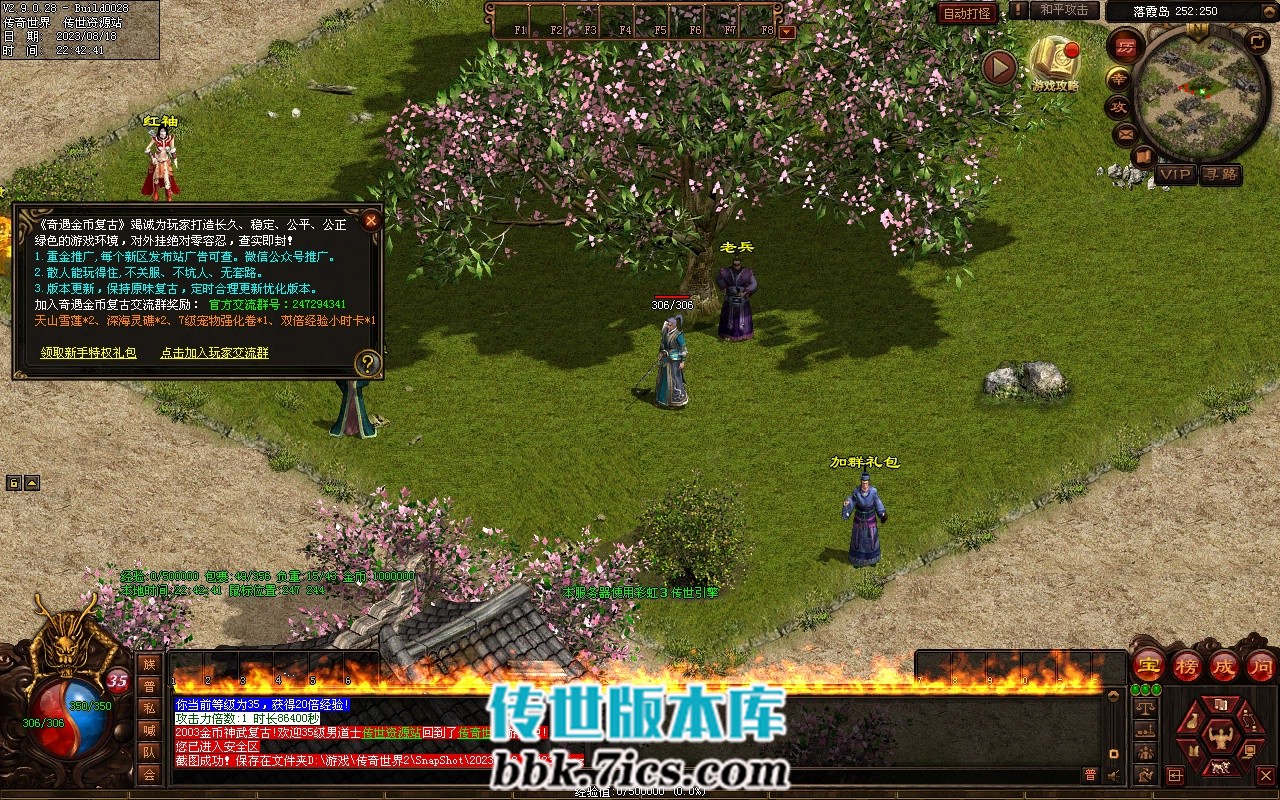
Task: Select the 队 team chat channel
Action: (x=149, y=752)
